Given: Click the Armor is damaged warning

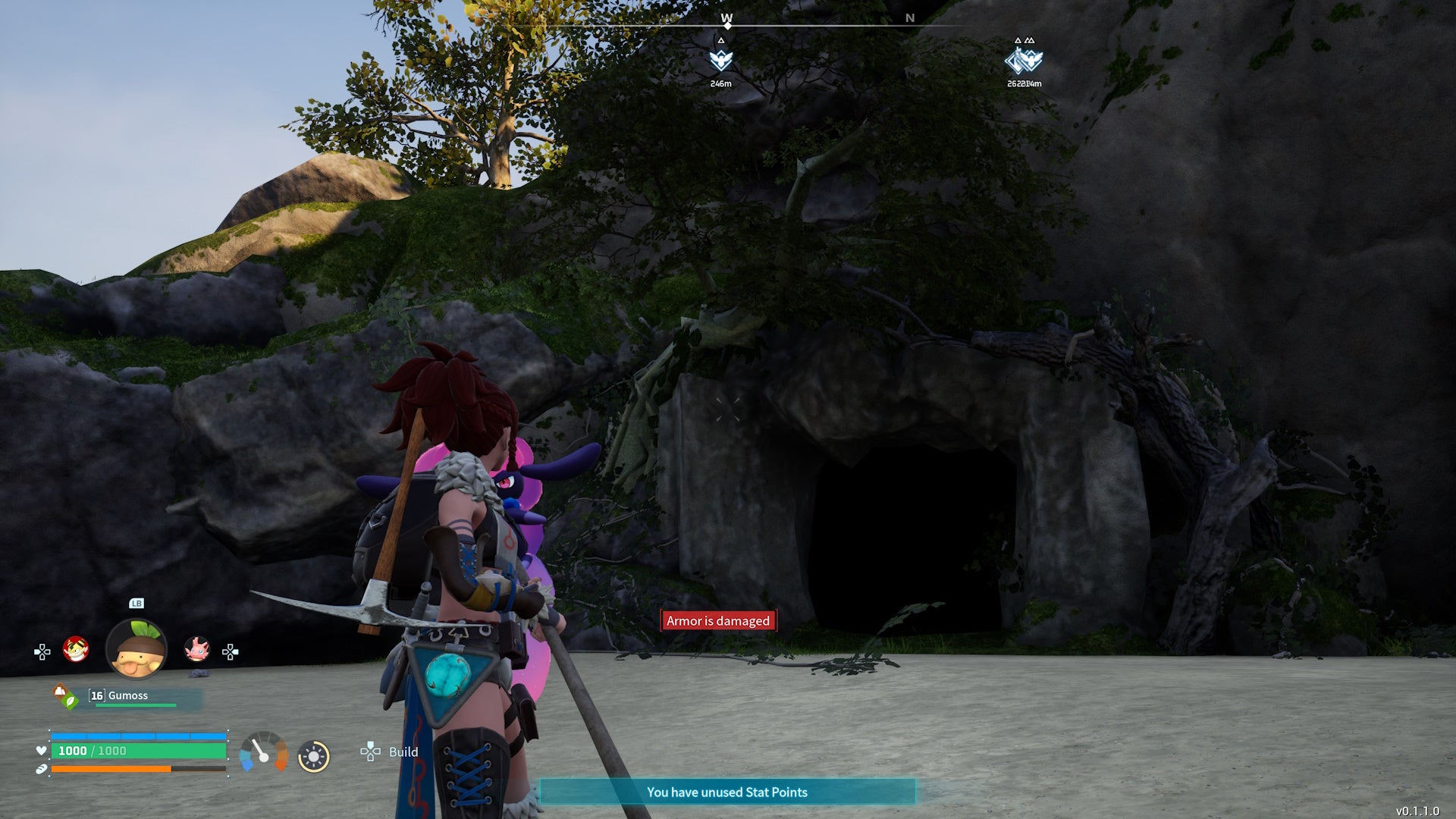Looking at the screenshot, I should click(717, 621).
